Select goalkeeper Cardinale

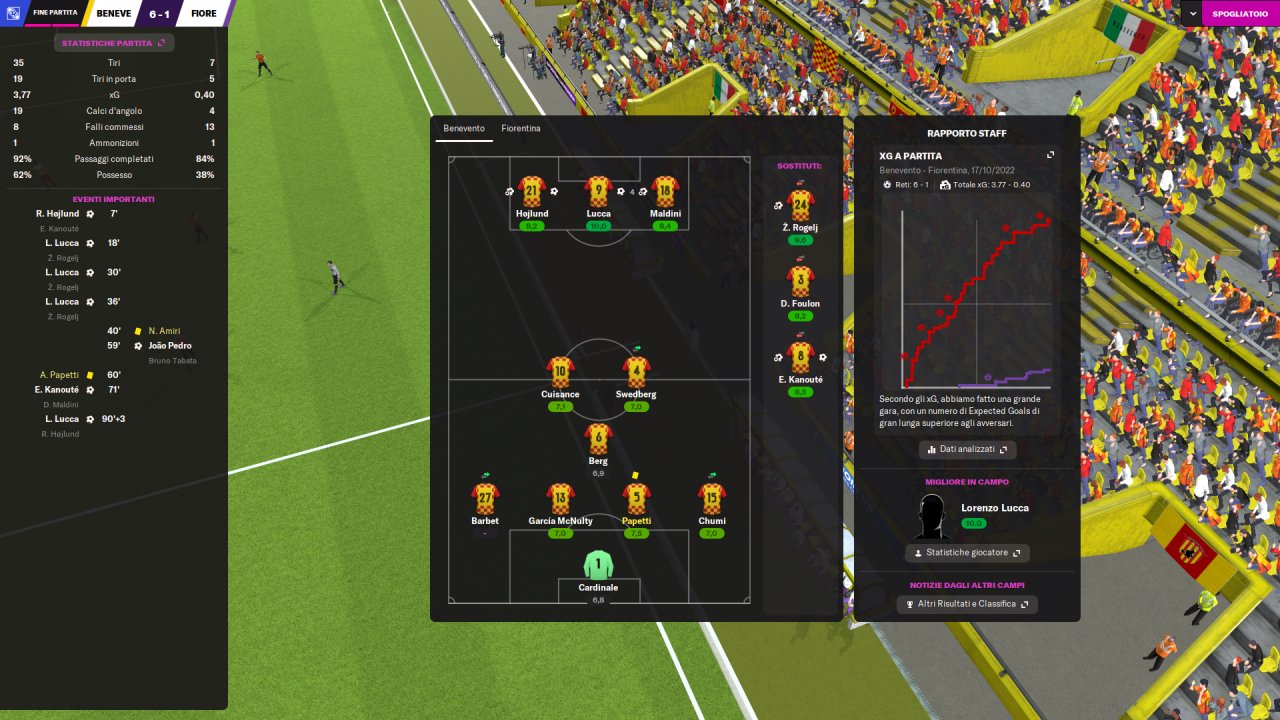click(x=598, y=565)
